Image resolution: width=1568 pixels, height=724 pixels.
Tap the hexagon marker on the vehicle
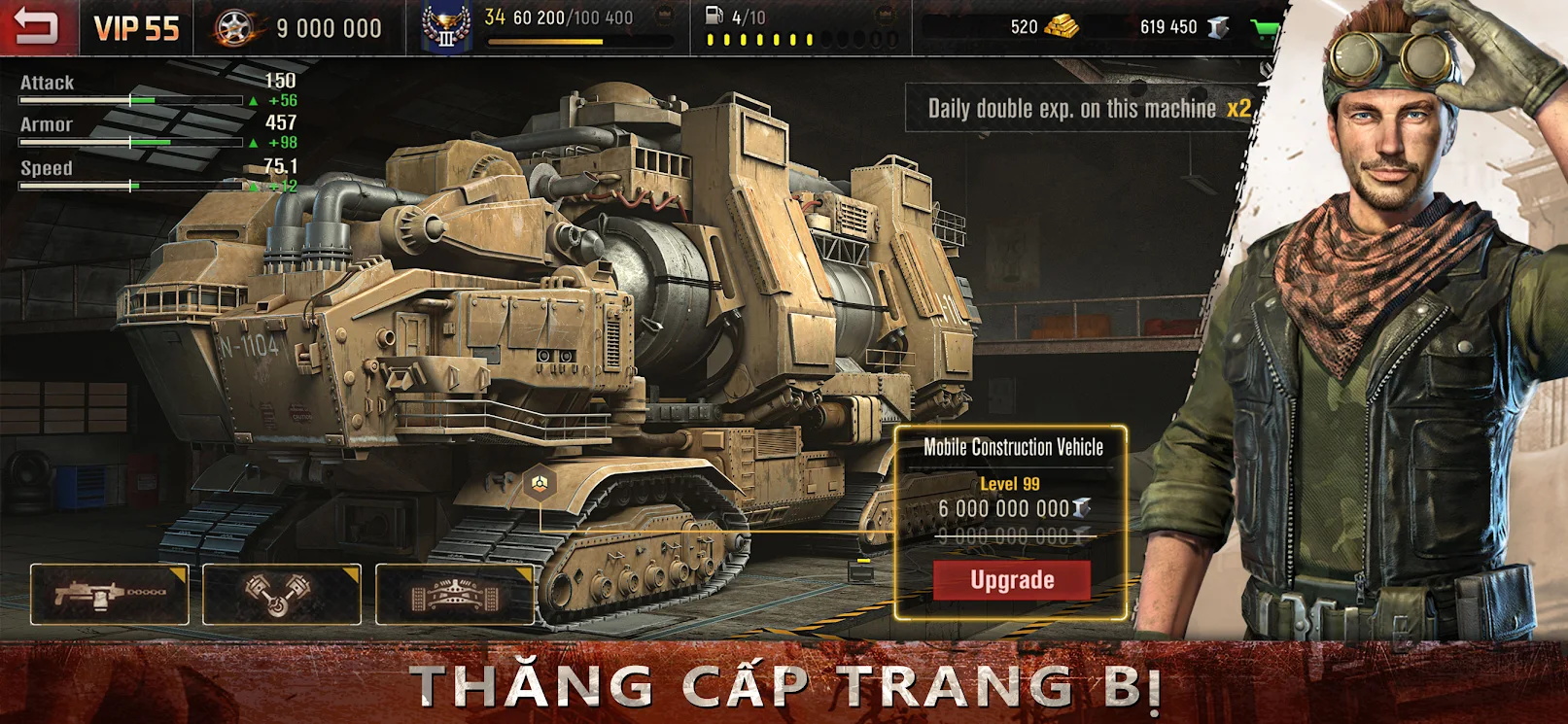tap(539, 481)
